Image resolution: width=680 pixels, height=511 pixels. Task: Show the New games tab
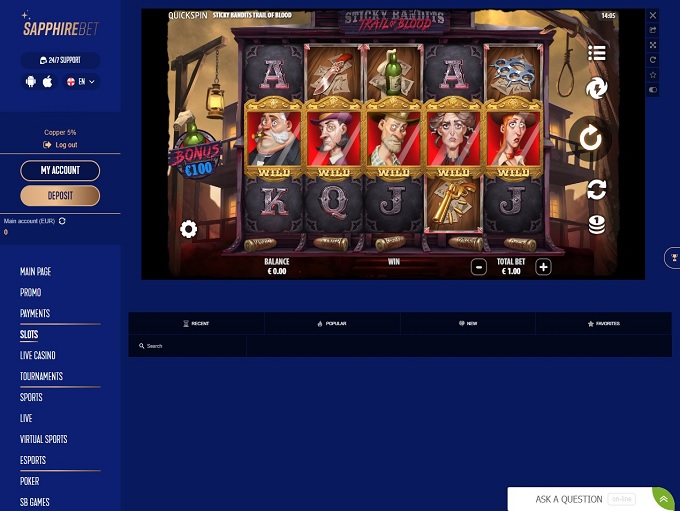tap(468, 323)
